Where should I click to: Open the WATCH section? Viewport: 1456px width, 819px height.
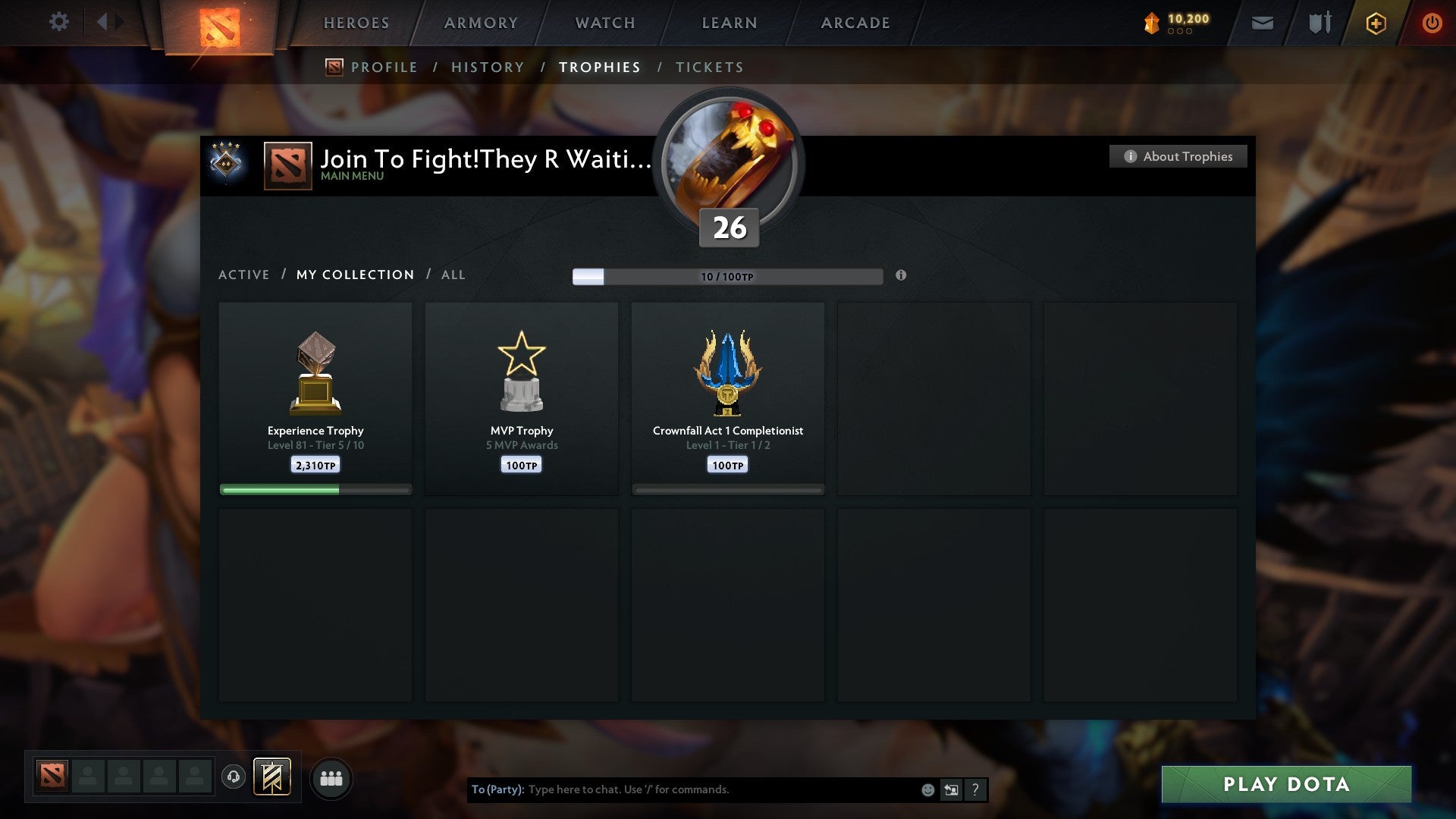click(x=604, y=23)
